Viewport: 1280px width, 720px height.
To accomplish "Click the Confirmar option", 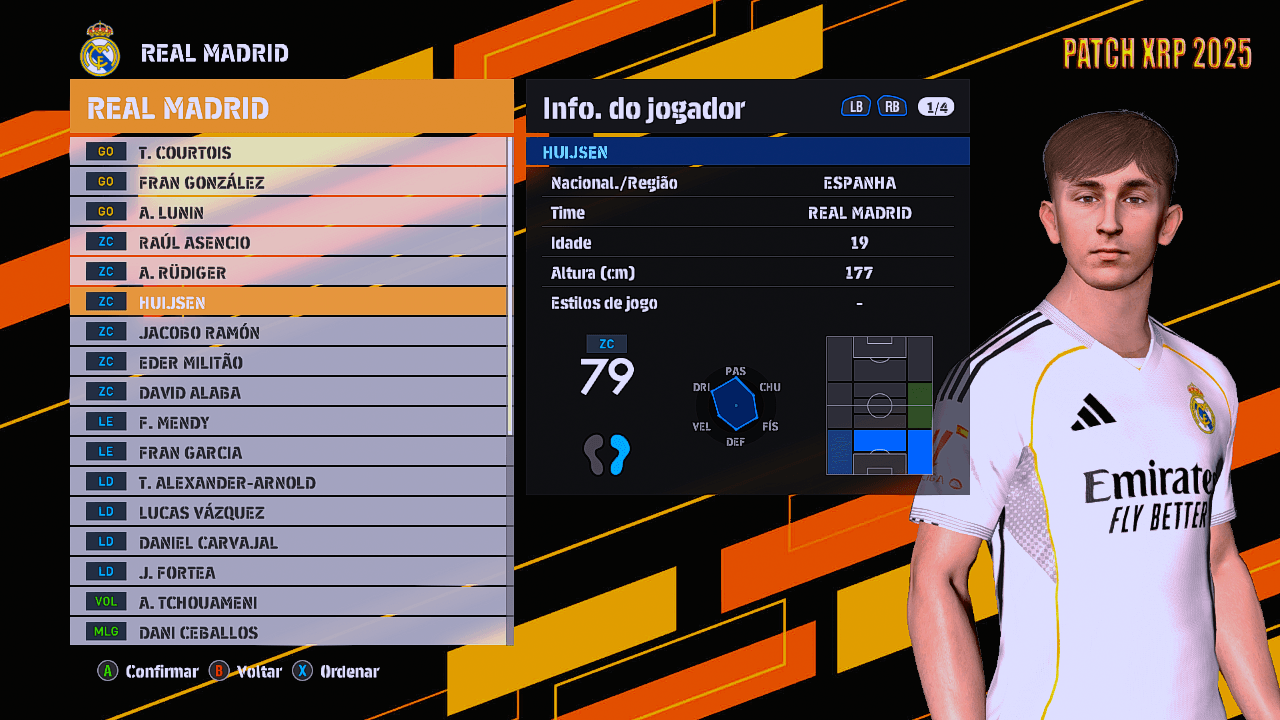I will pos(148,671).
